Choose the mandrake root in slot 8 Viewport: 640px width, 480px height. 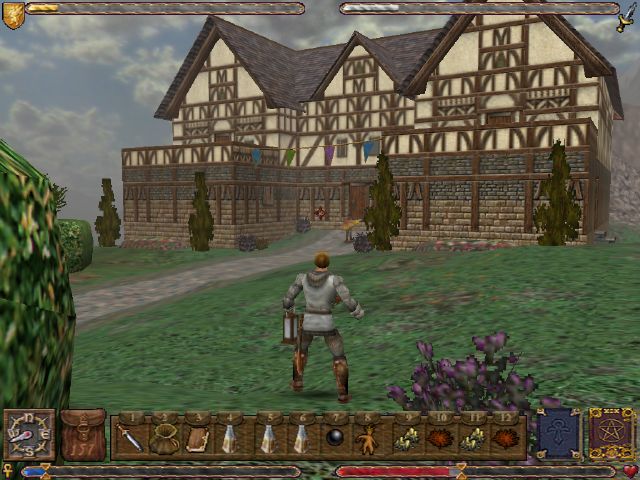[369, 438]
